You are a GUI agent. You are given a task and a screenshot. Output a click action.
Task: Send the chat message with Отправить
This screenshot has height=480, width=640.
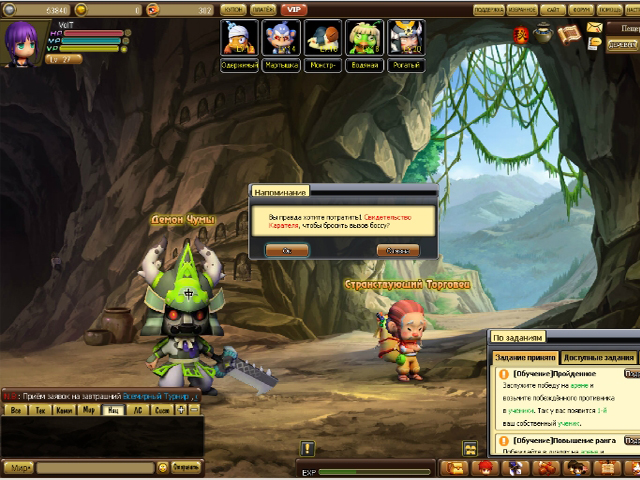click(186, 467)
